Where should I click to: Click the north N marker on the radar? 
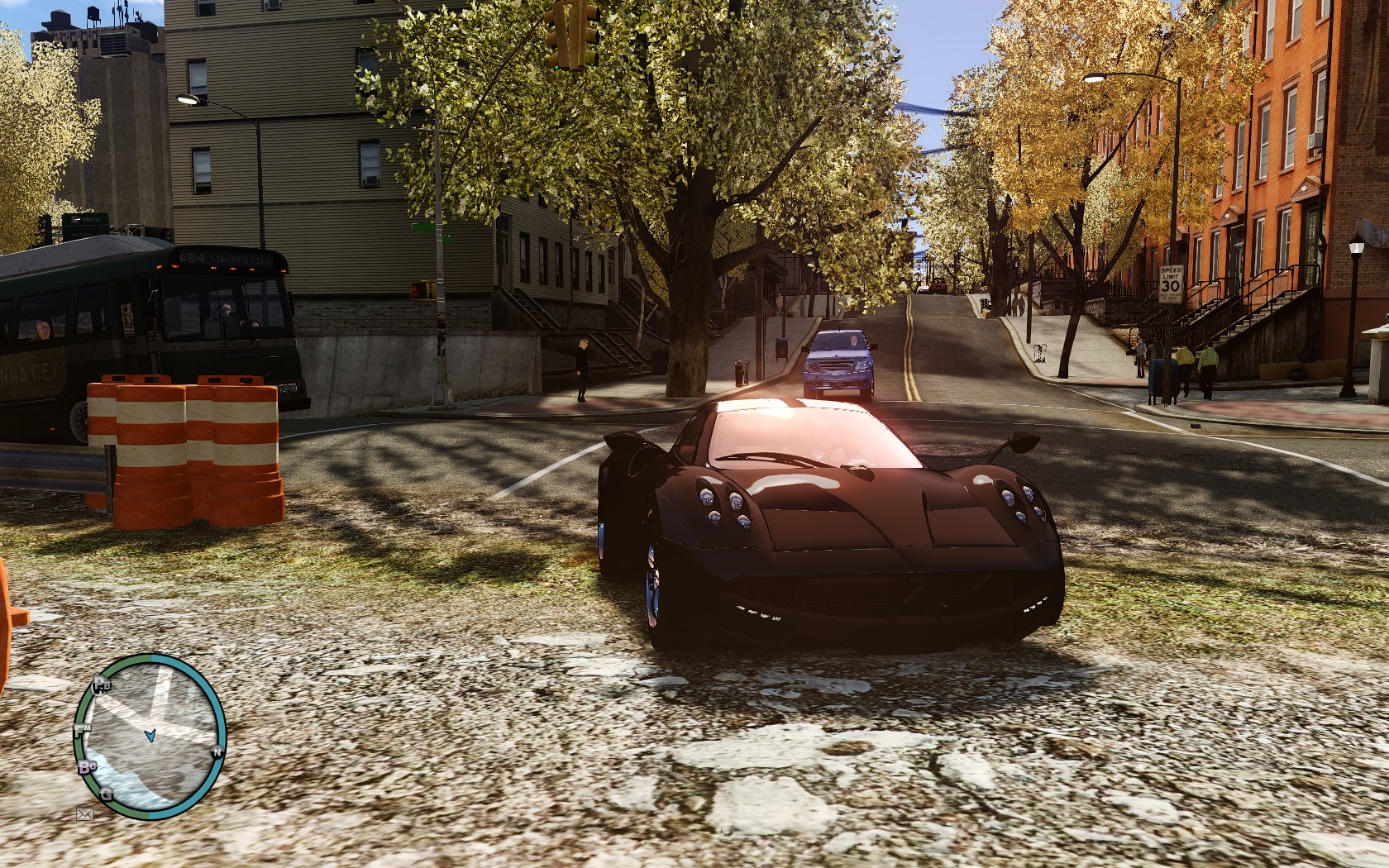[217, 751]
